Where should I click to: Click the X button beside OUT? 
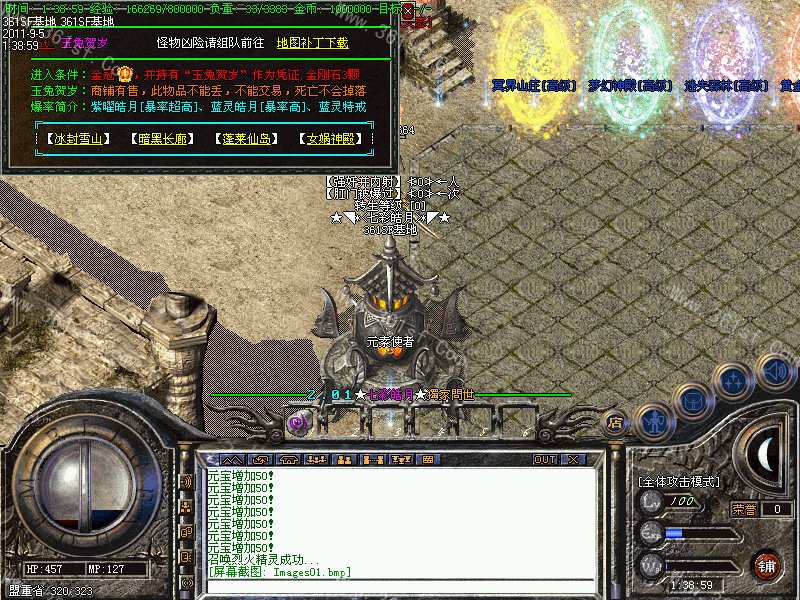click(x=573, y=459)
